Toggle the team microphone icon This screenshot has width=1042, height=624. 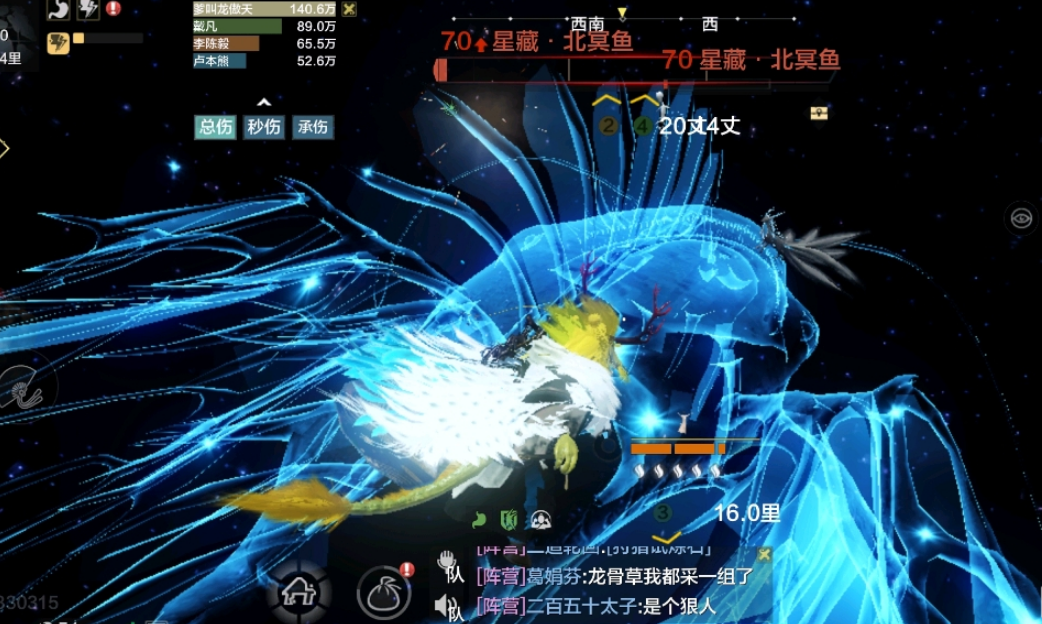click(x=447, y=564)
